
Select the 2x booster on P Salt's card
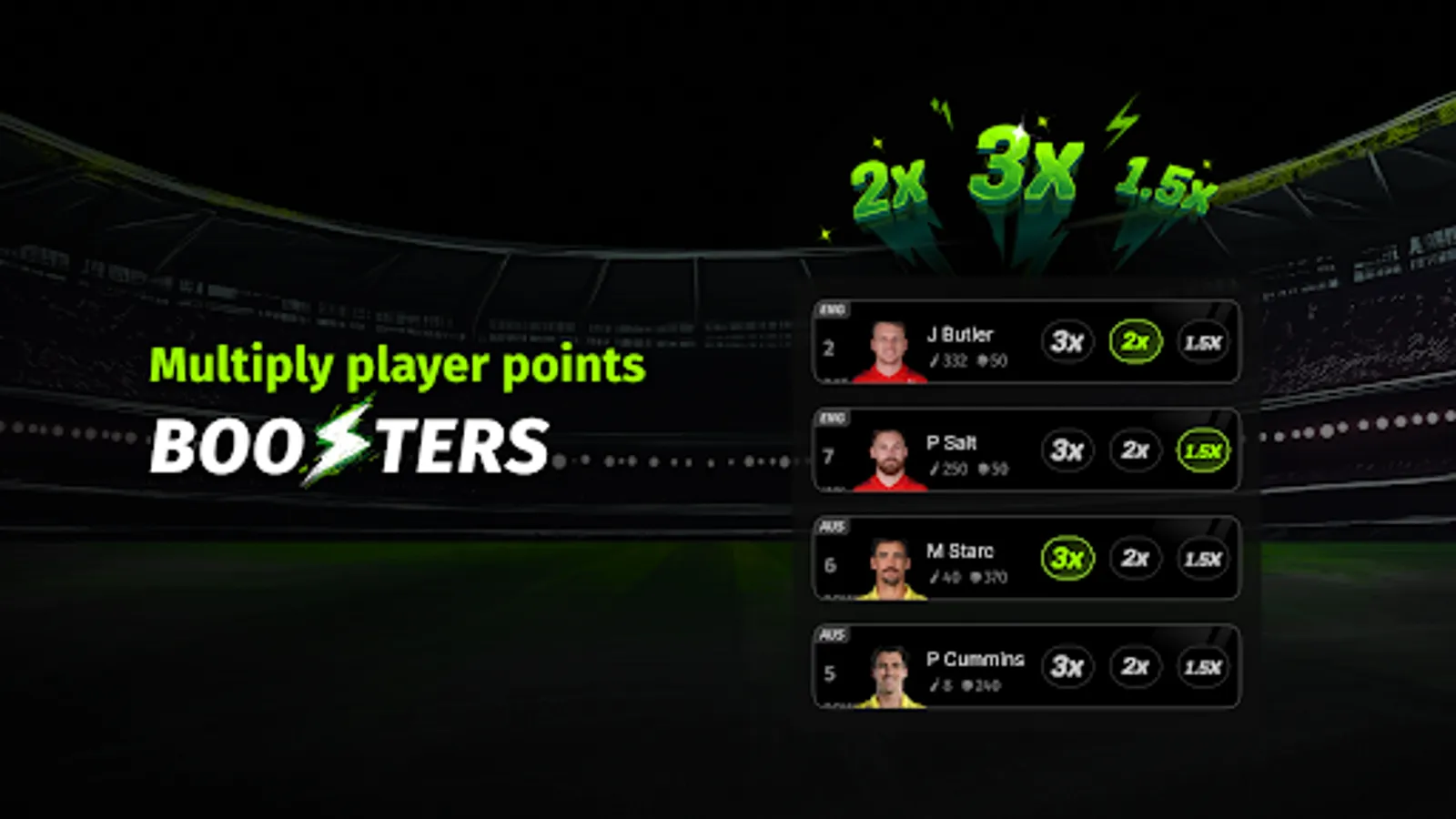pyautogui.click(x=1135, y=450)
